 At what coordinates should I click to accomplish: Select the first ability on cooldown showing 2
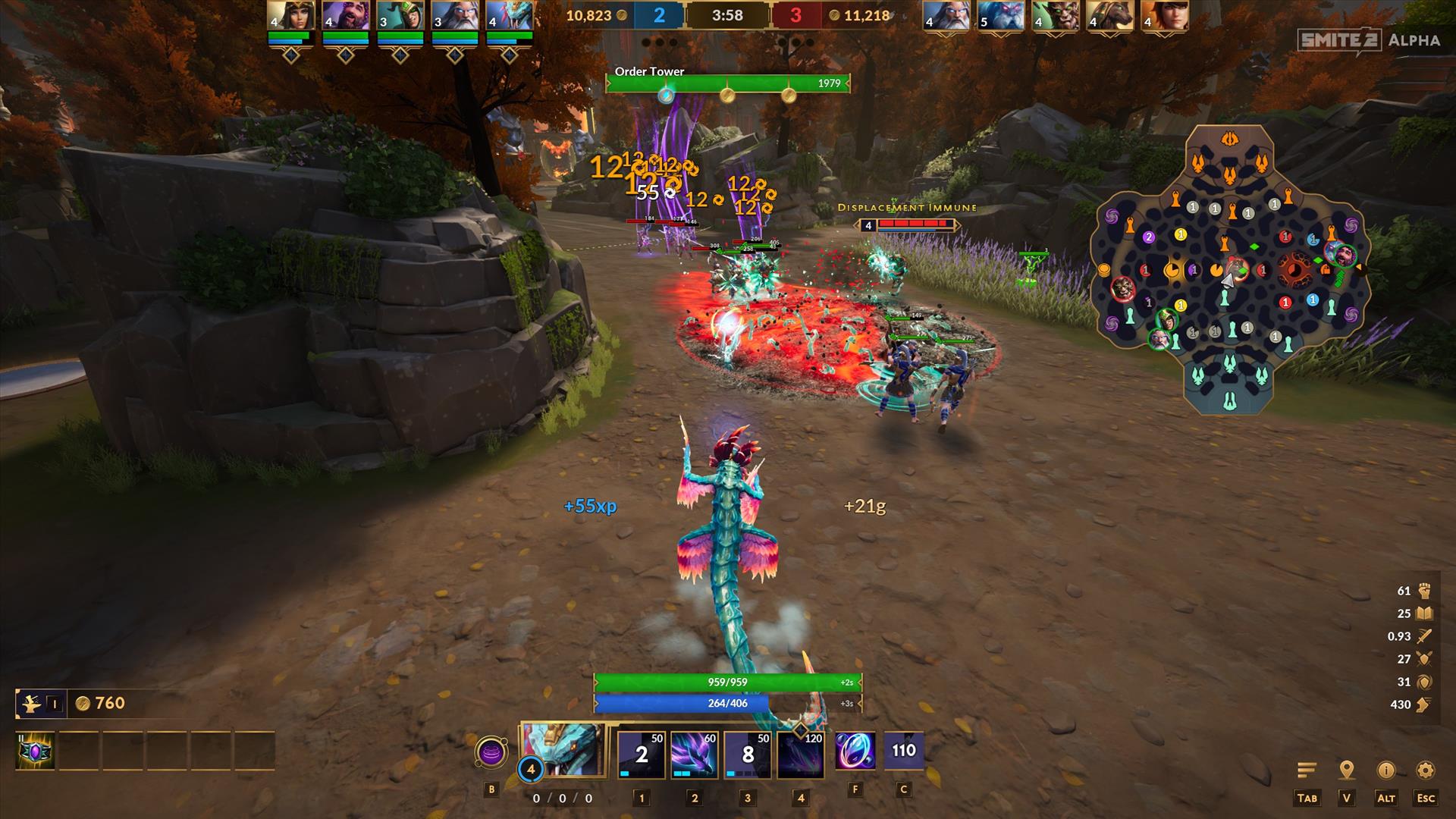tap(642, 755)
